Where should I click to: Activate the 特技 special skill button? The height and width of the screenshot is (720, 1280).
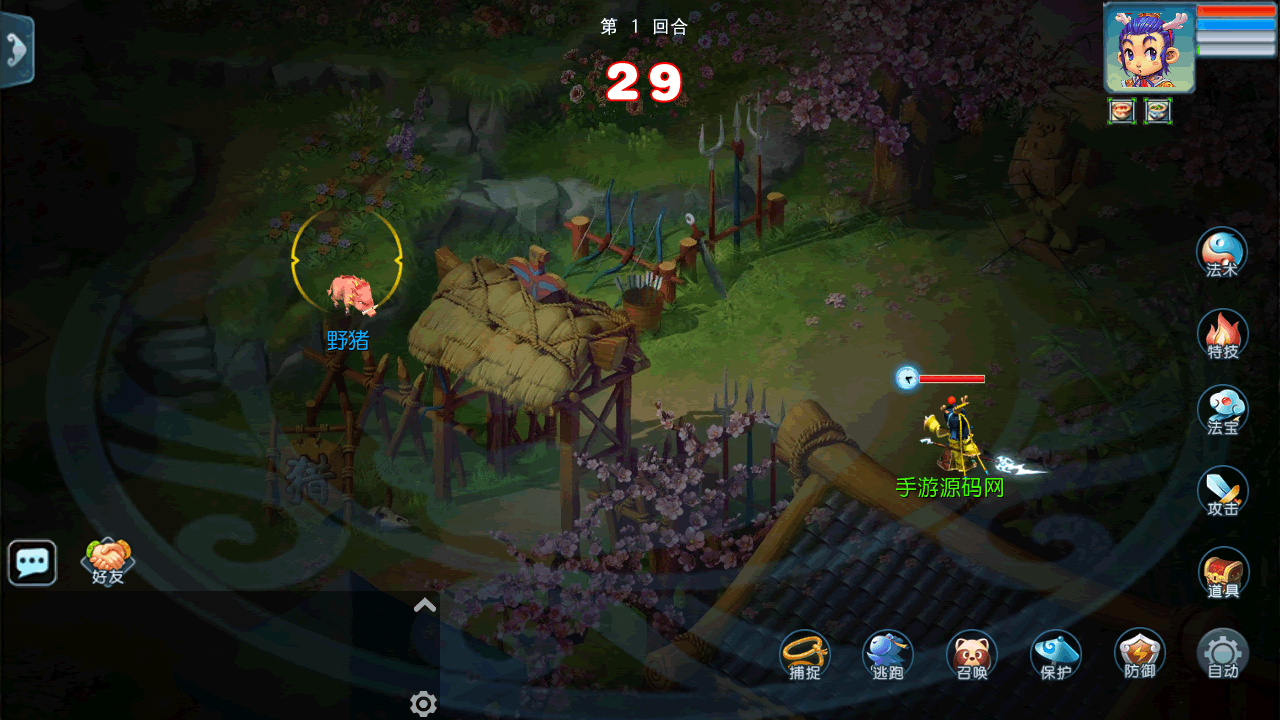pyautogui.click(x=1222, y=334)
